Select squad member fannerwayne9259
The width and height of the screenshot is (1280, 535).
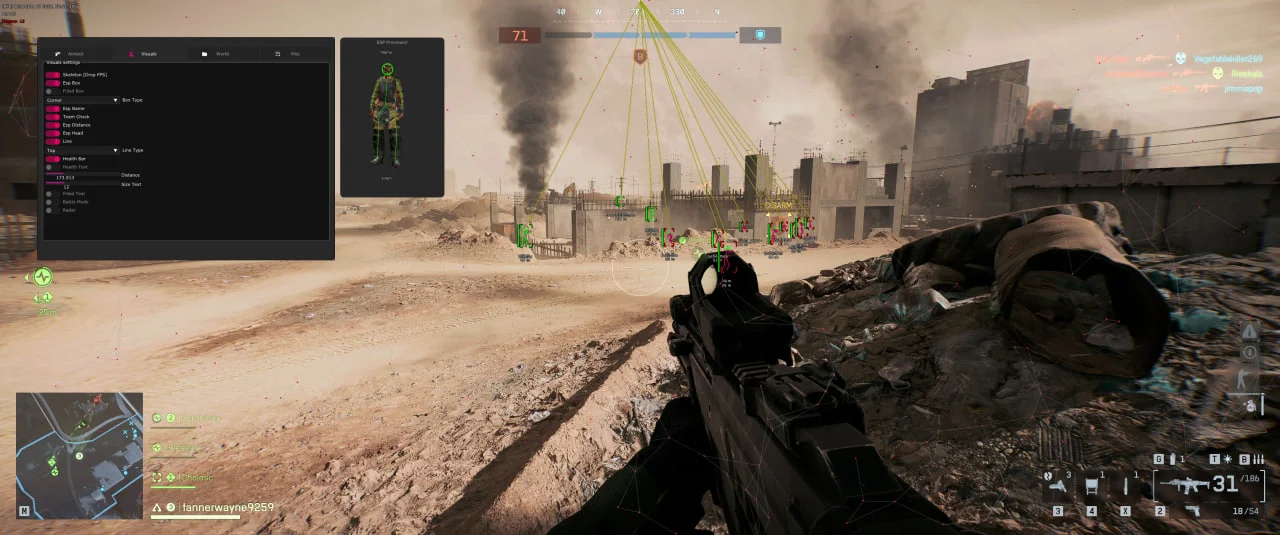[213, 508]
